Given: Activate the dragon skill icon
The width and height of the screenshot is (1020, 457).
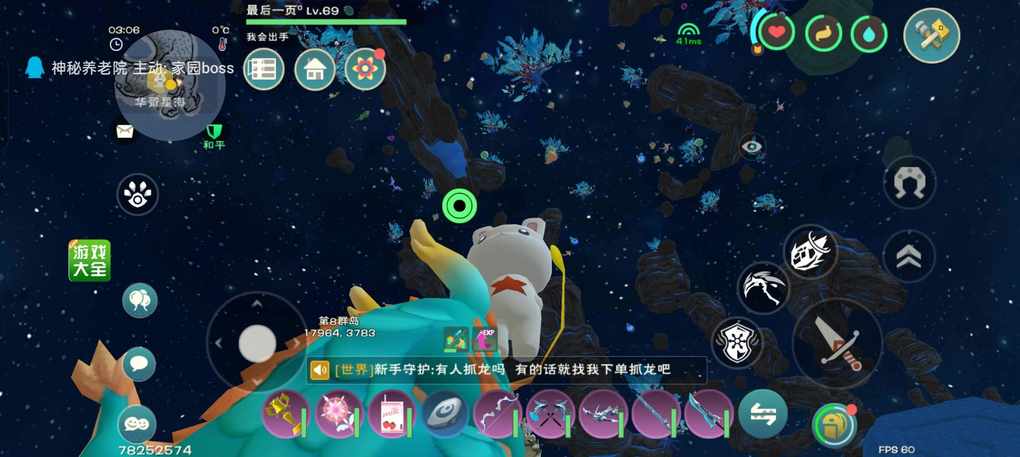Looking at the screenshot, I should (x=763, y=287).
